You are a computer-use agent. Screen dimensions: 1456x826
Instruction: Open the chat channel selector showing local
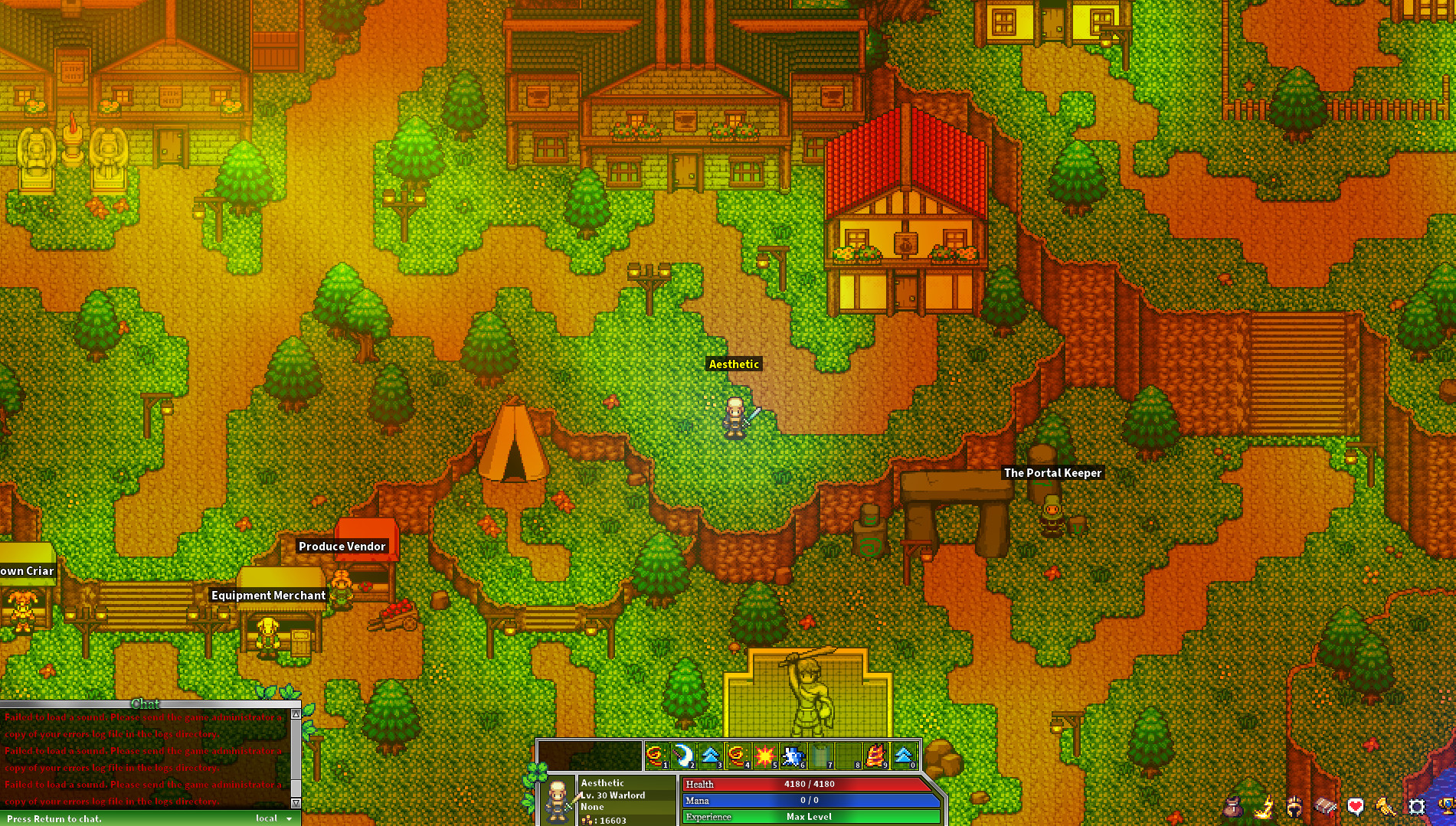273,818
